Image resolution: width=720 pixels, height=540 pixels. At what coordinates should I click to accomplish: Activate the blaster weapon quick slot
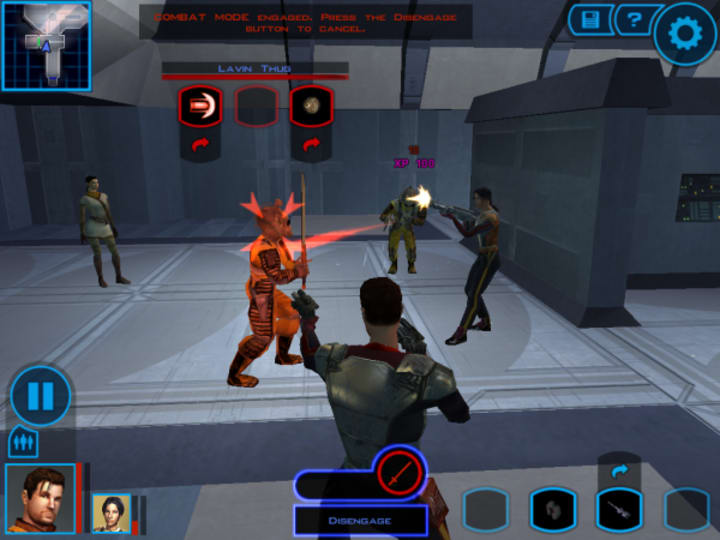pos(619,510)
